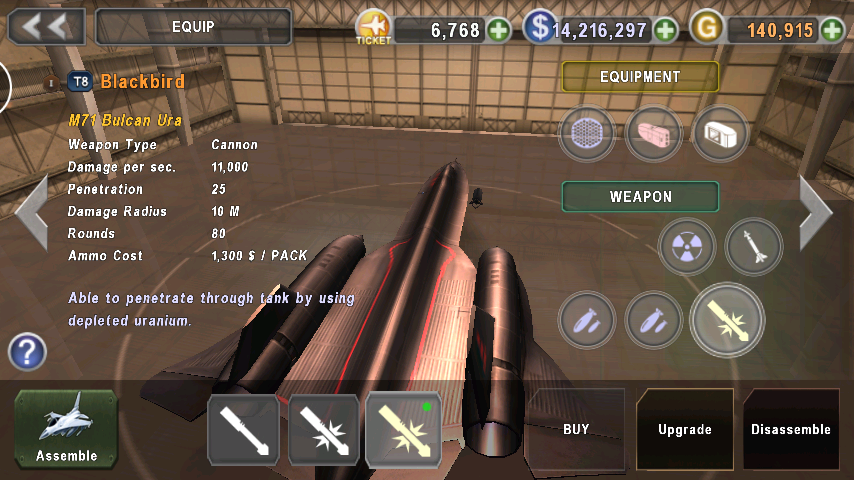
Task: Add more tickets with the plus button
Action: (499, 30)
